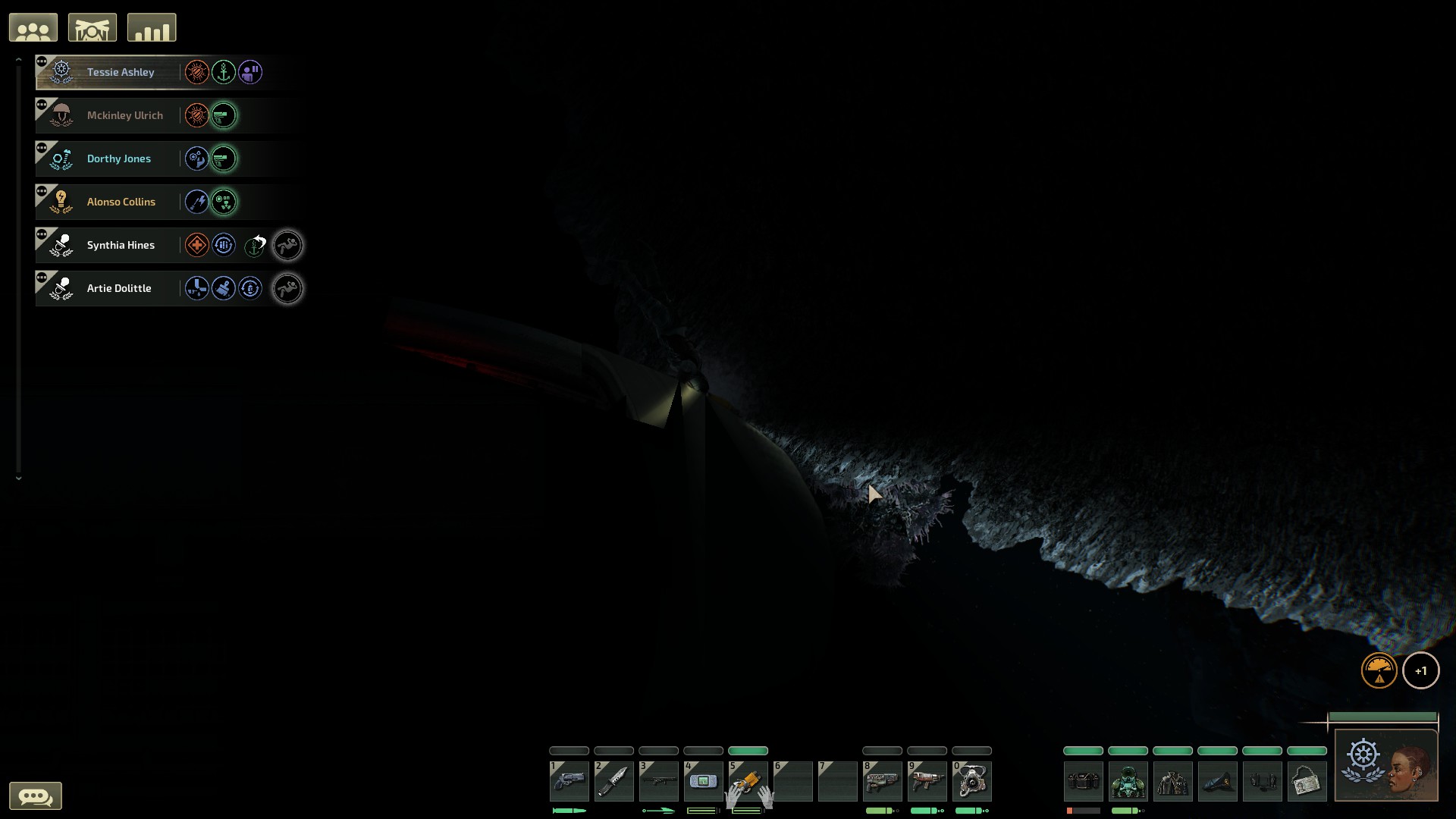Open the crew management panel icon
The image size is (1456, 819).
tap(33, 27)
